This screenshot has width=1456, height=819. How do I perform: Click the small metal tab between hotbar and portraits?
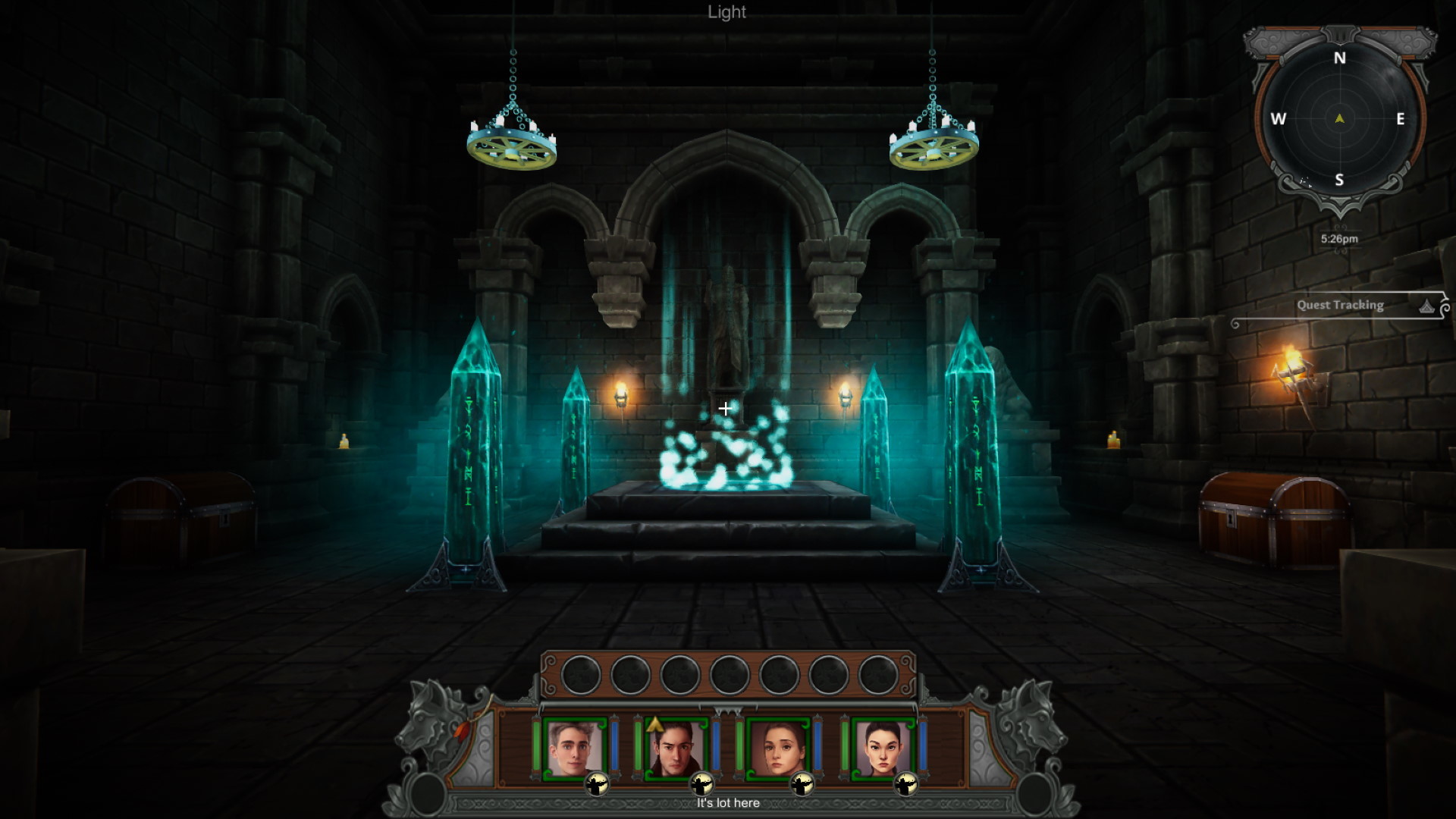coord(727,708)
